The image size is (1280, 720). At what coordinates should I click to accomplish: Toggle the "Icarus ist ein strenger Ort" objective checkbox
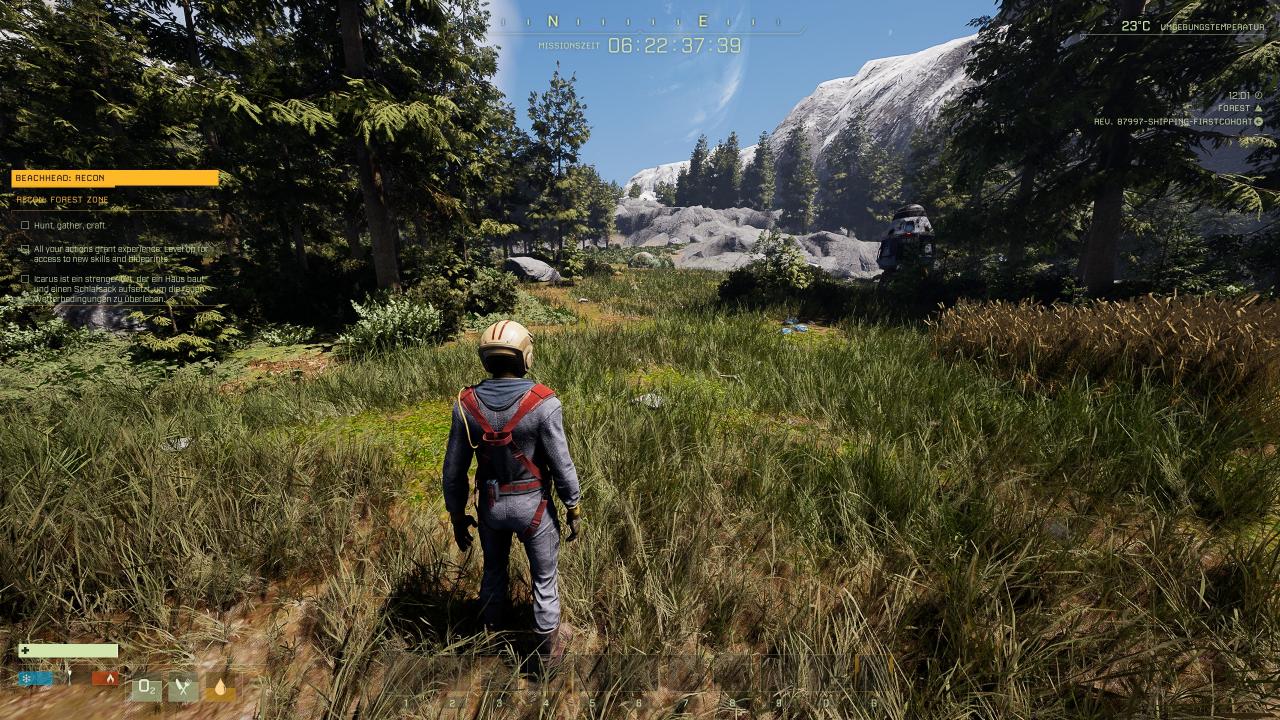(25, 279)
